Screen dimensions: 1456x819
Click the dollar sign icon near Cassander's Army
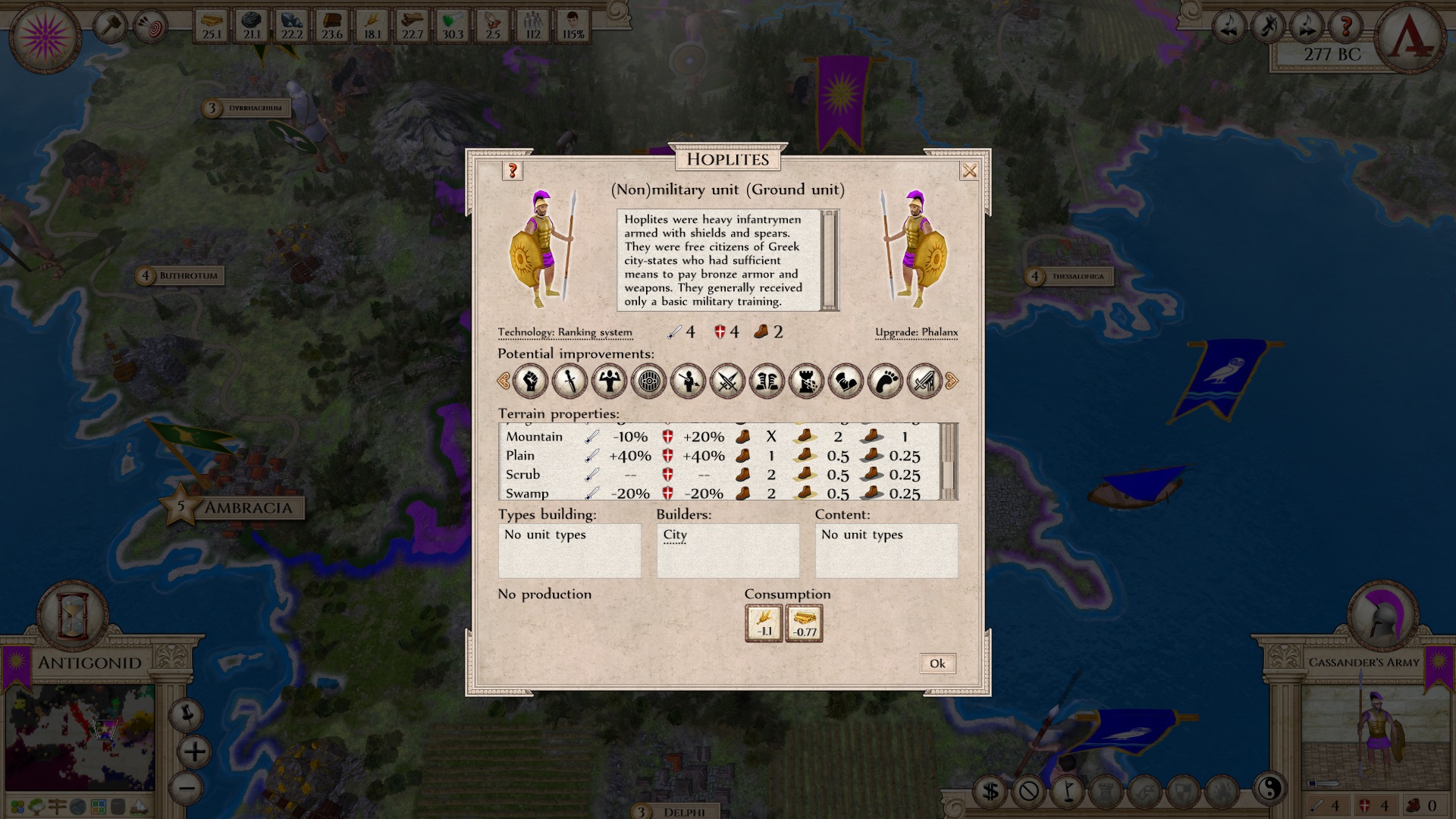(x=990, y=791)
